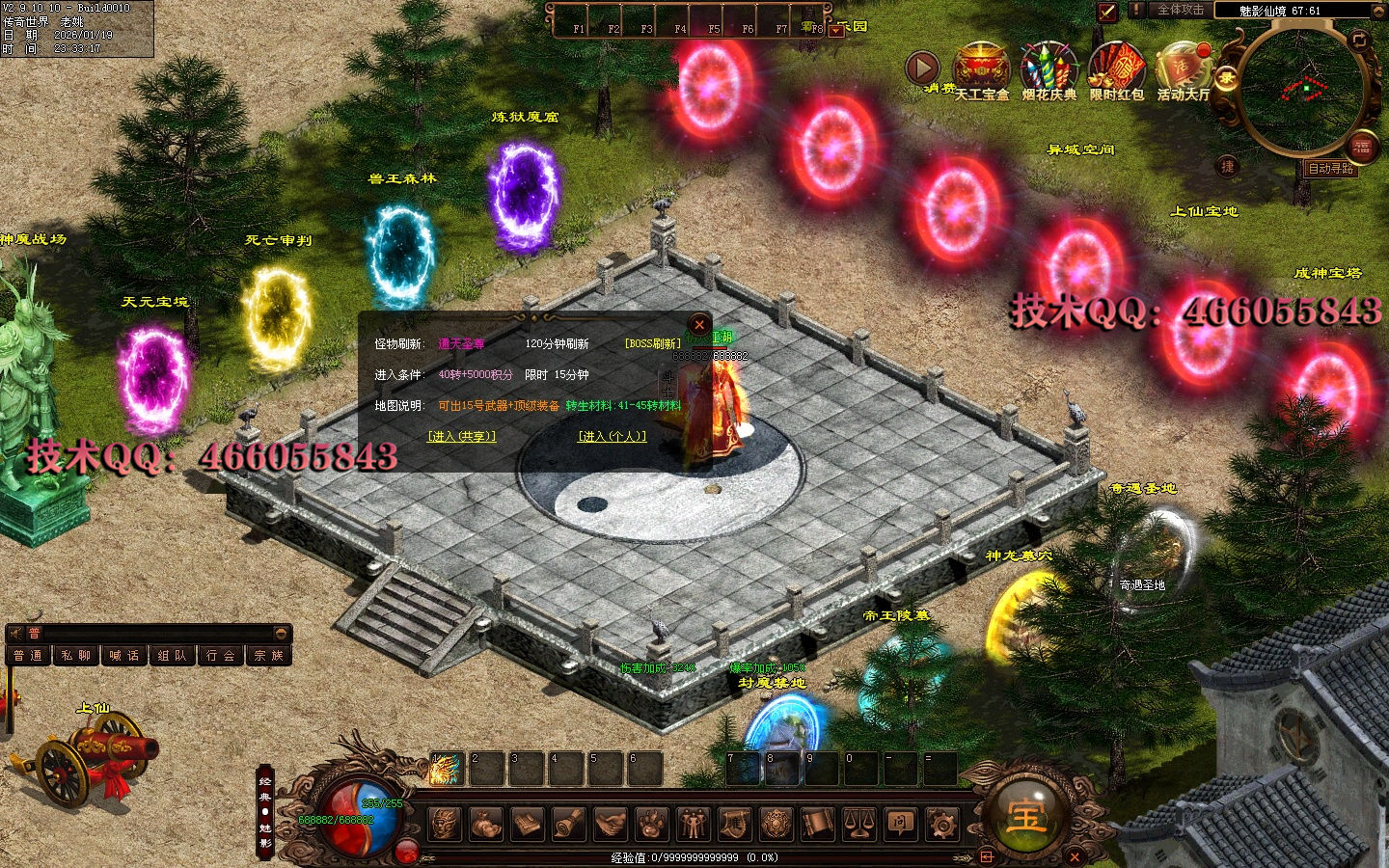This screenshot has width=1389, height=868.
Task: Toggle the 全体攻击 attack mode button
Action: pyautogui.click(x=1180, y=10)
